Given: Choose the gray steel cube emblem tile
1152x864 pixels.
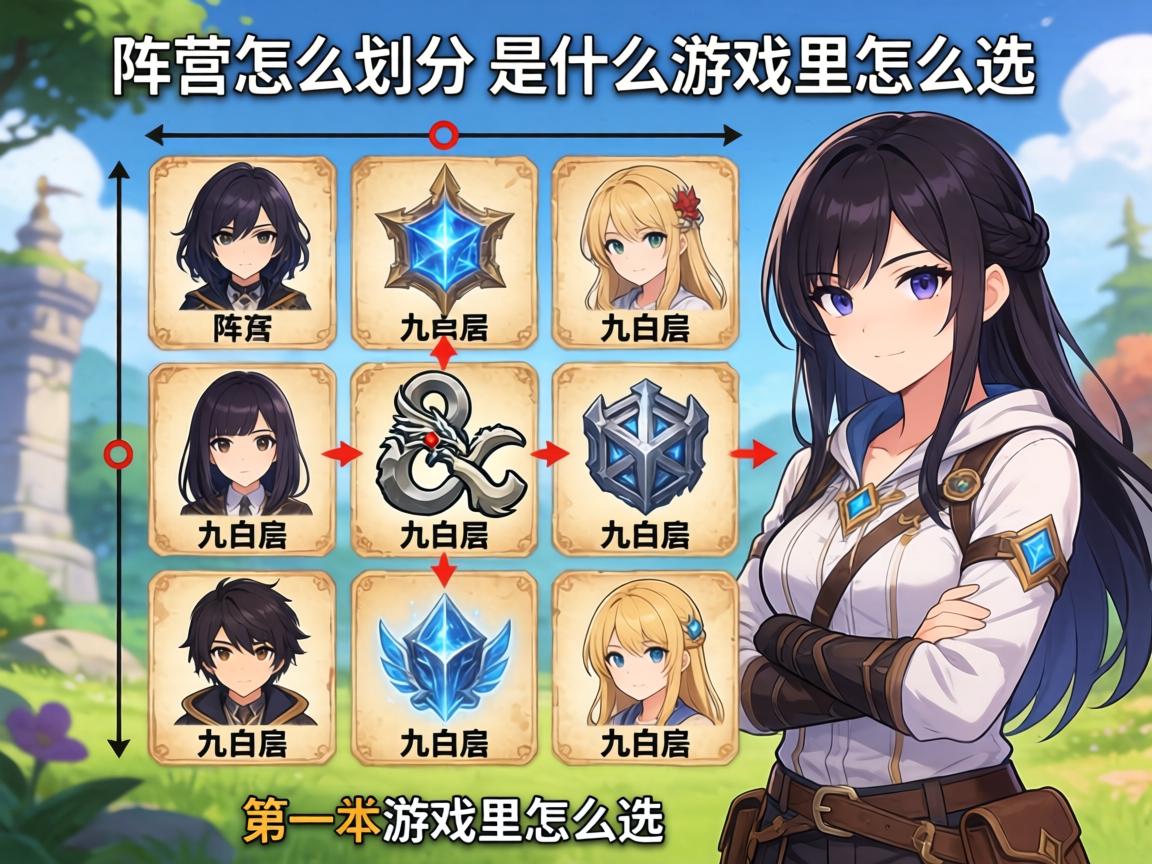Looking at the screenshot, I should tap(645, 458).
